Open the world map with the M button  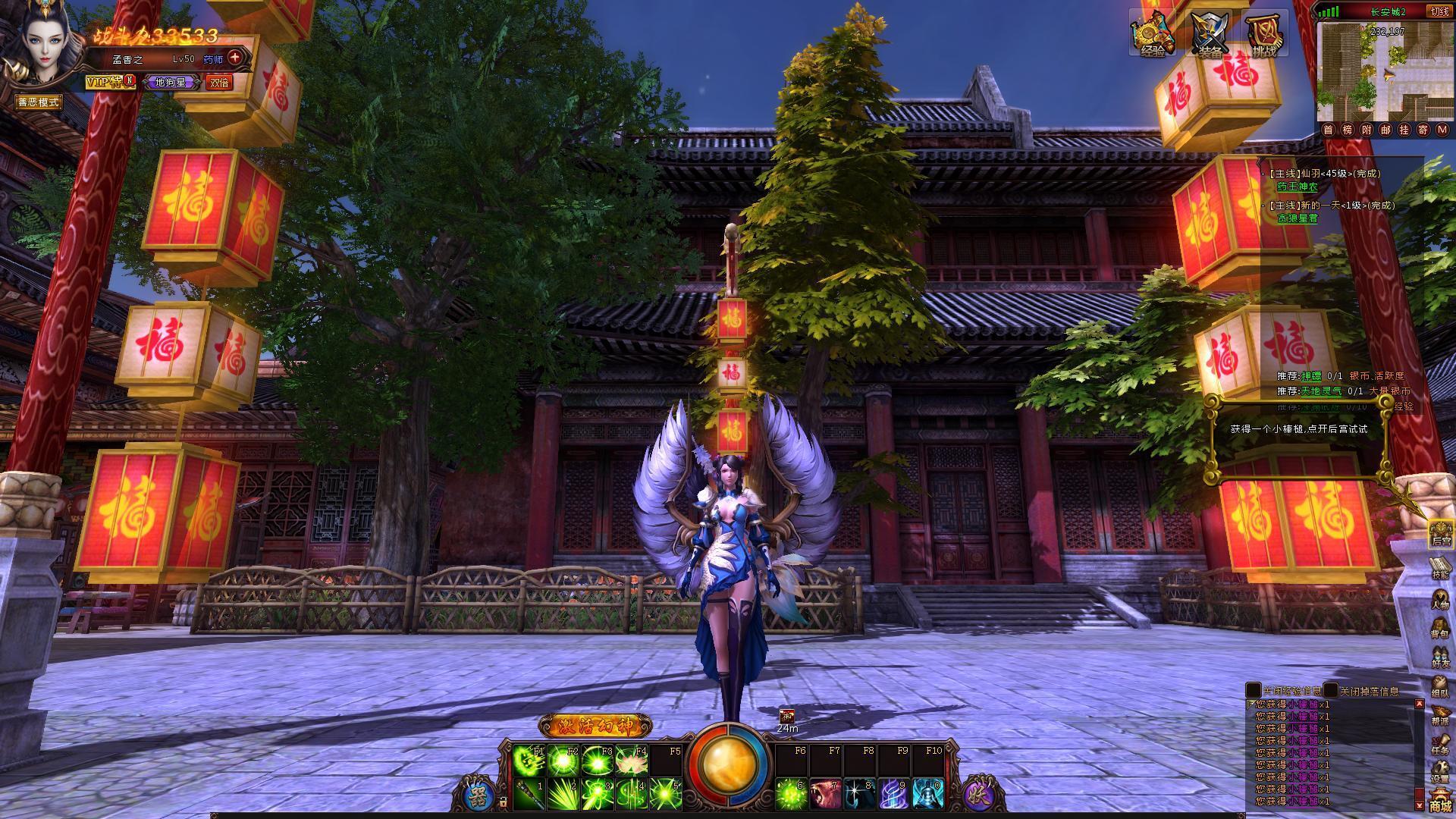[1442, 130]
